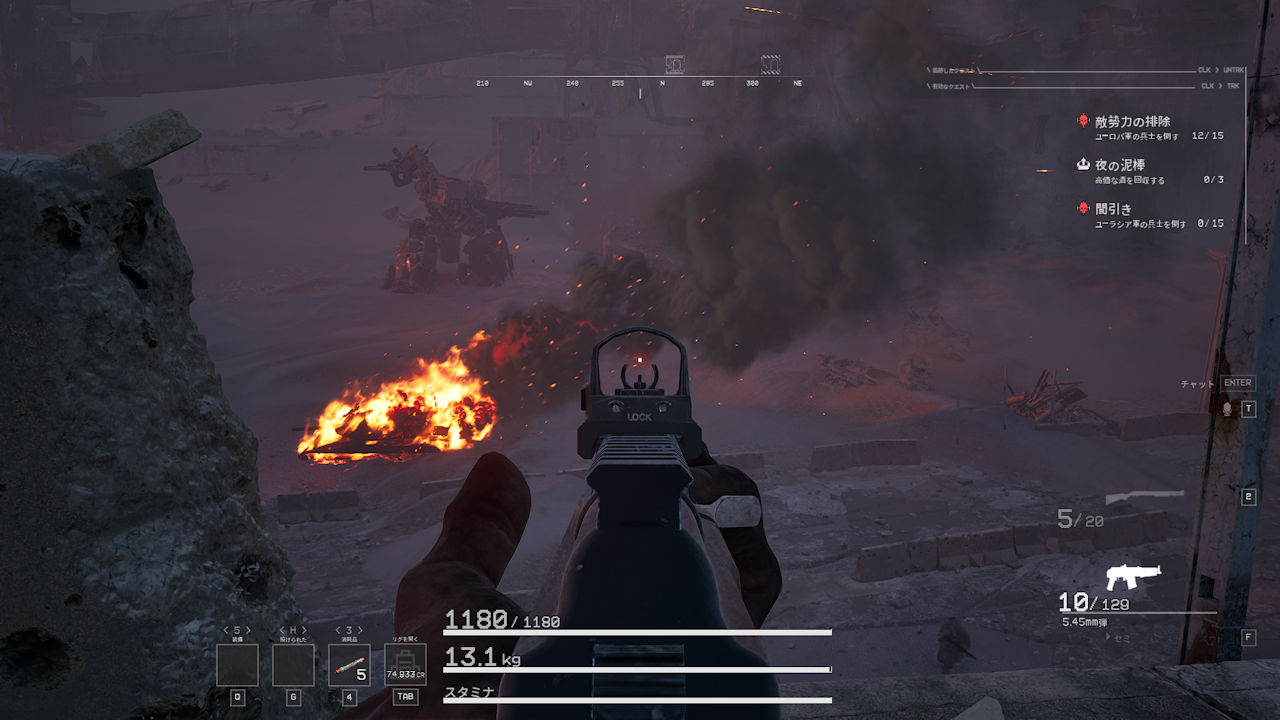This screenshot has width=1280, height=720.
Task: Click the compass heading bar
Action: point(640,83)
